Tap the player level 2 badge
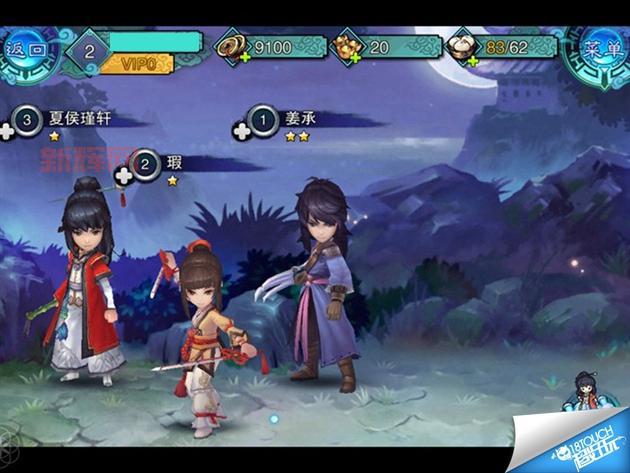This screenshot has height=473, width=630. [x=90, y=48]
